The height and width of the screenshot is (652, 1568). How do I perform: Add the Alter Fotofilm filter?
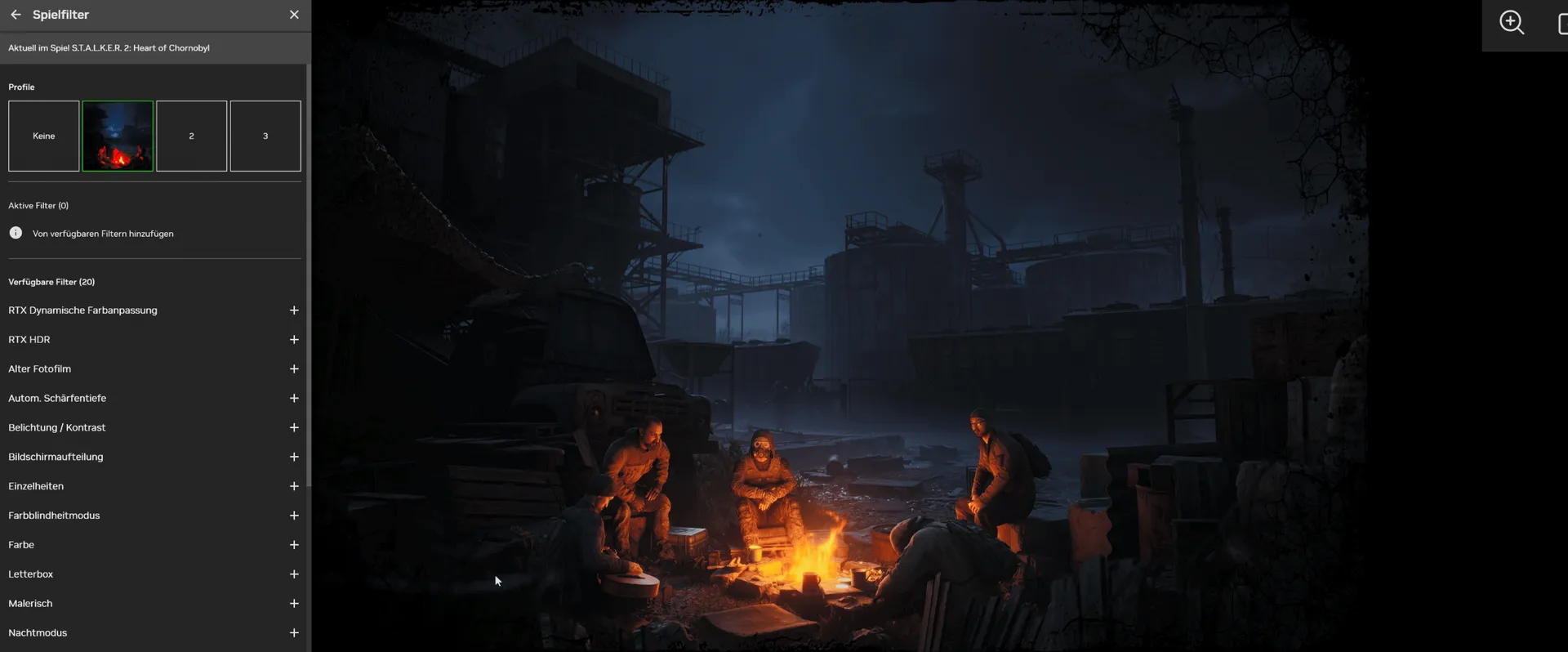tap(294, 369)
